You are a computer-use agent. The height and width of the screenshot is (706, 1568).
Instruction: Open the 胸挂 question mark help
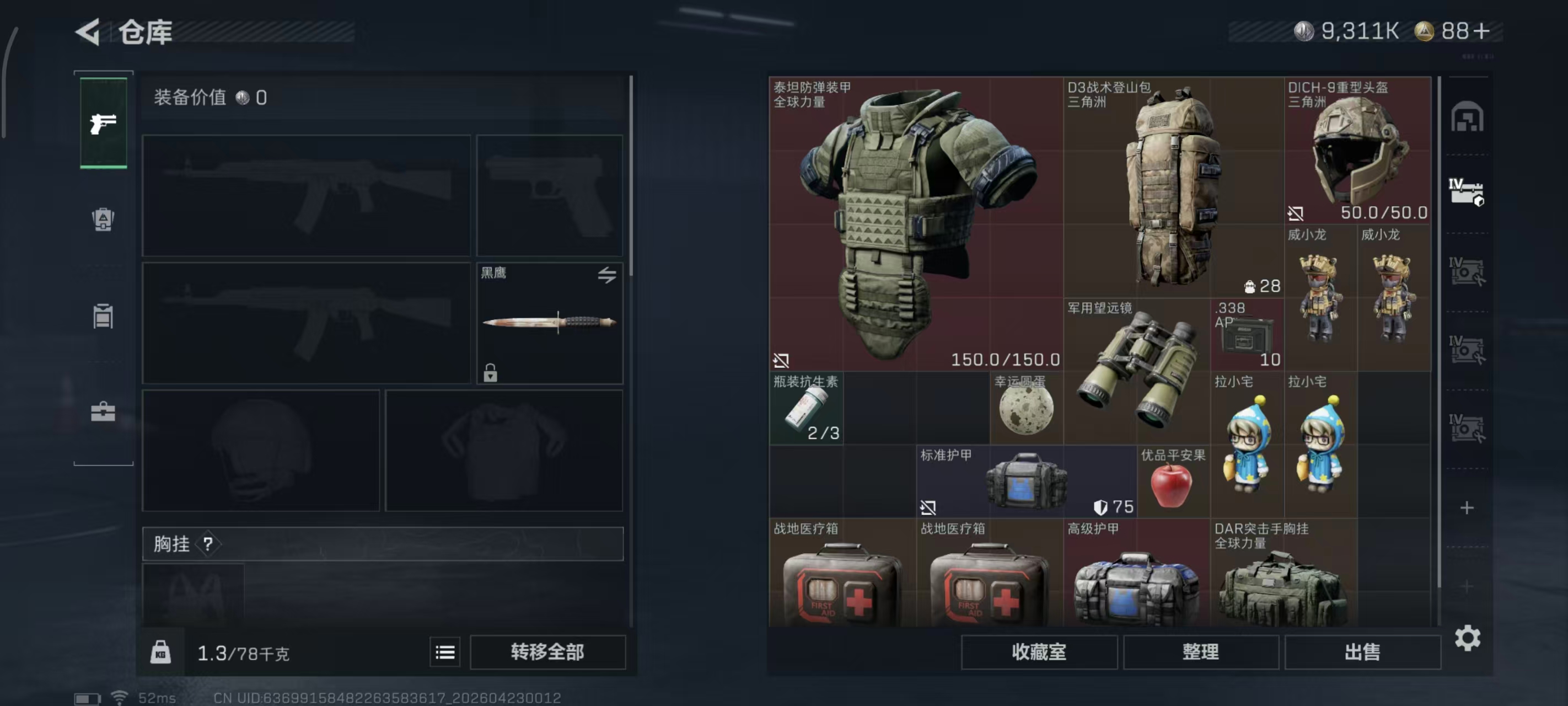(208, 544)
